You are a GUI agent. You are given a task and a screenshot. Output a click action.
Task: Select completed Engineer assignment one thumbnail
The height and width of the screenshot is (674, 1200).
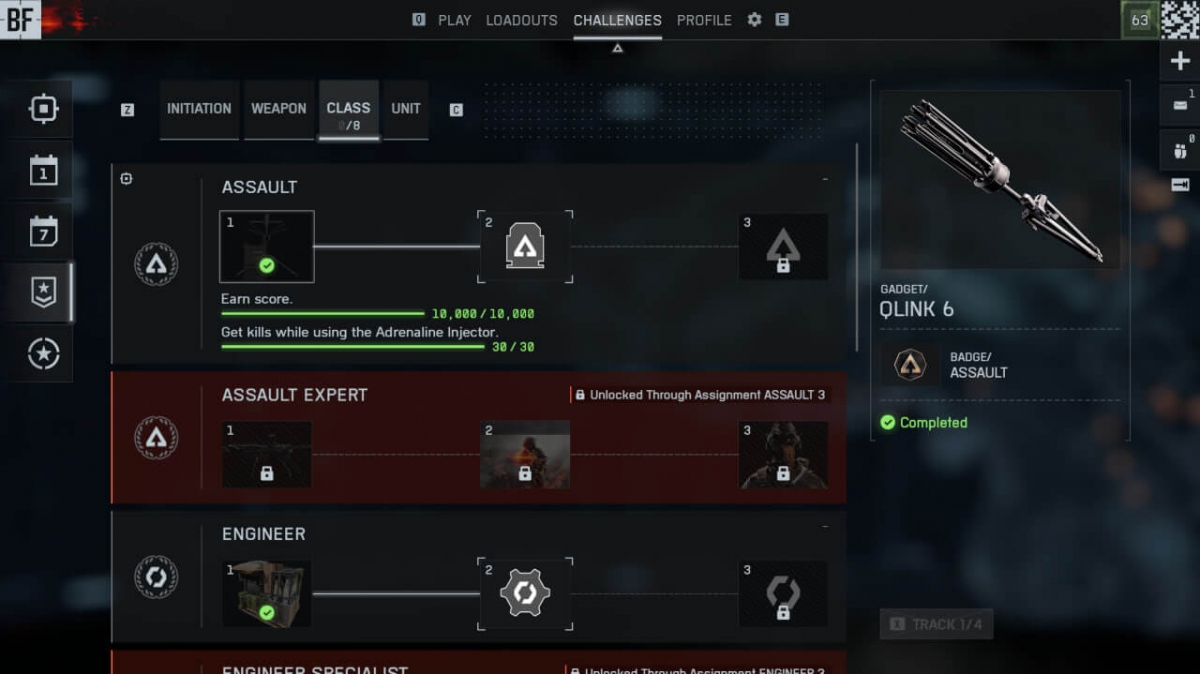coord(267,593)
